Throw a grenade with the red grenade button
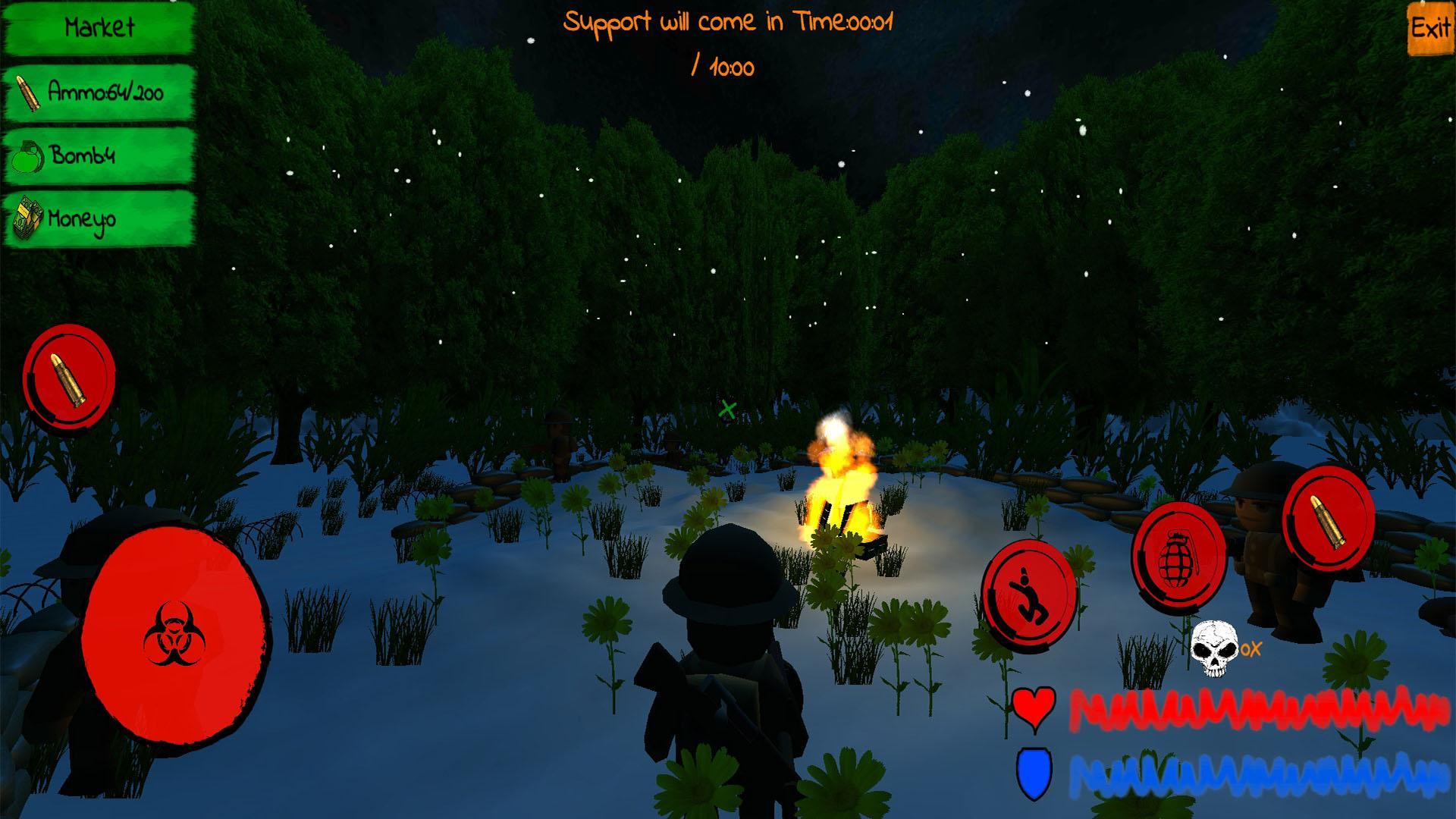 point(1178,557)
